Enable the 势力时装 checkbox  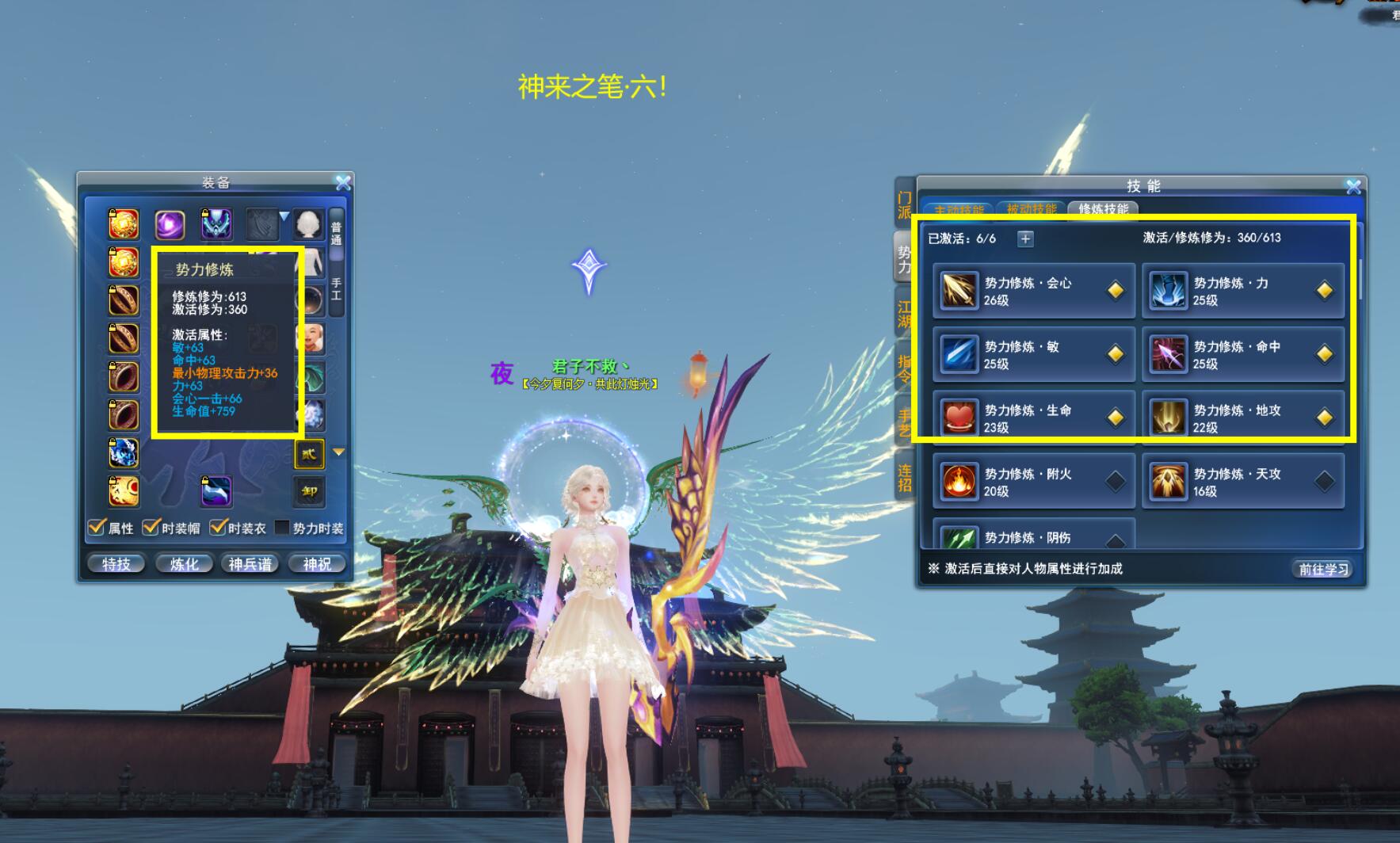[x=281, y=528]
